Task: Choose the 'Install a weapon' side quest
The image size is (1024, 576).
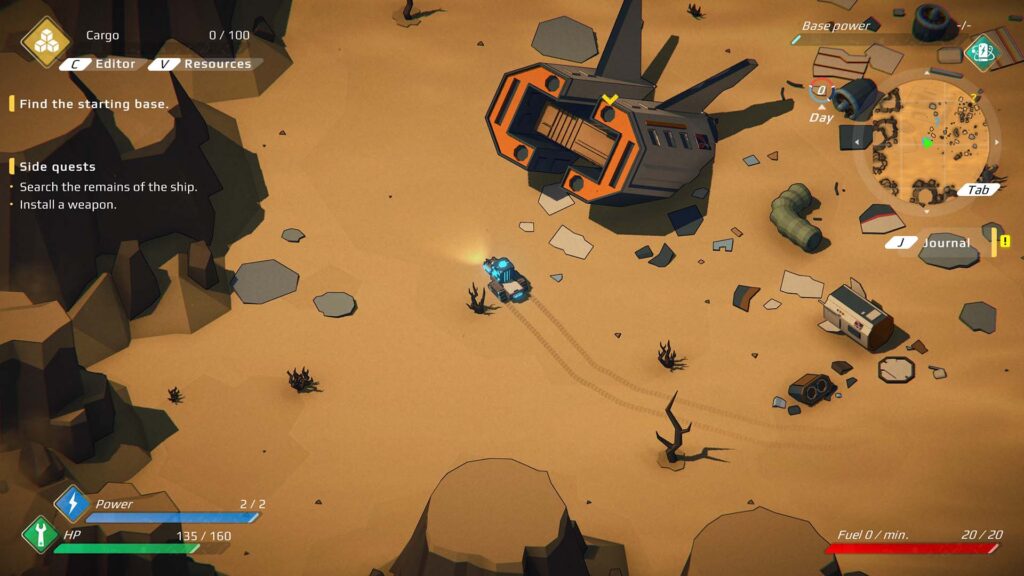Action: point(68,205)
